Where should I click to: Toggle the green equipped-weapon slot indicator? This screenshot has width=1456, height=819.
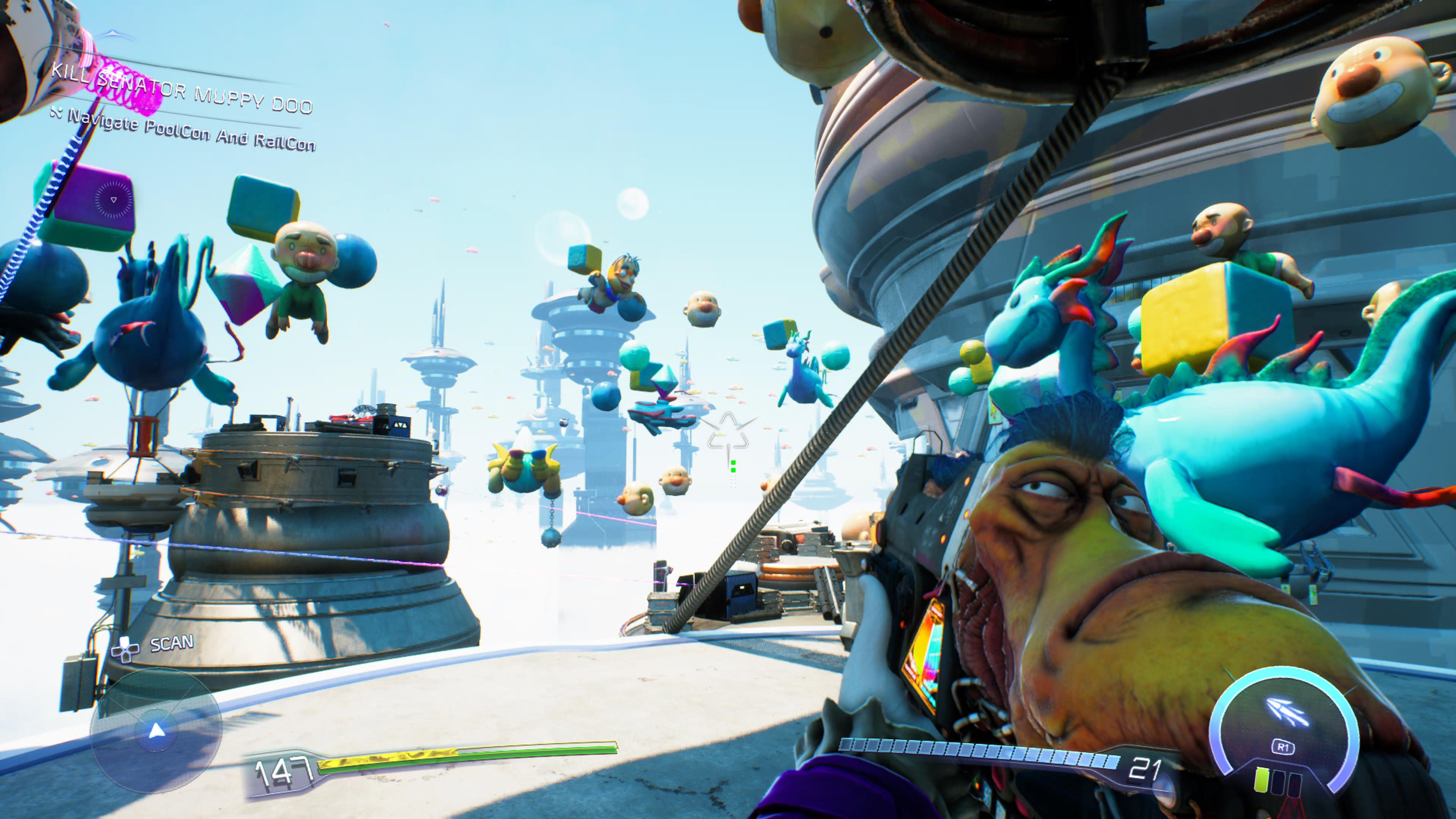click(1262, 780)
